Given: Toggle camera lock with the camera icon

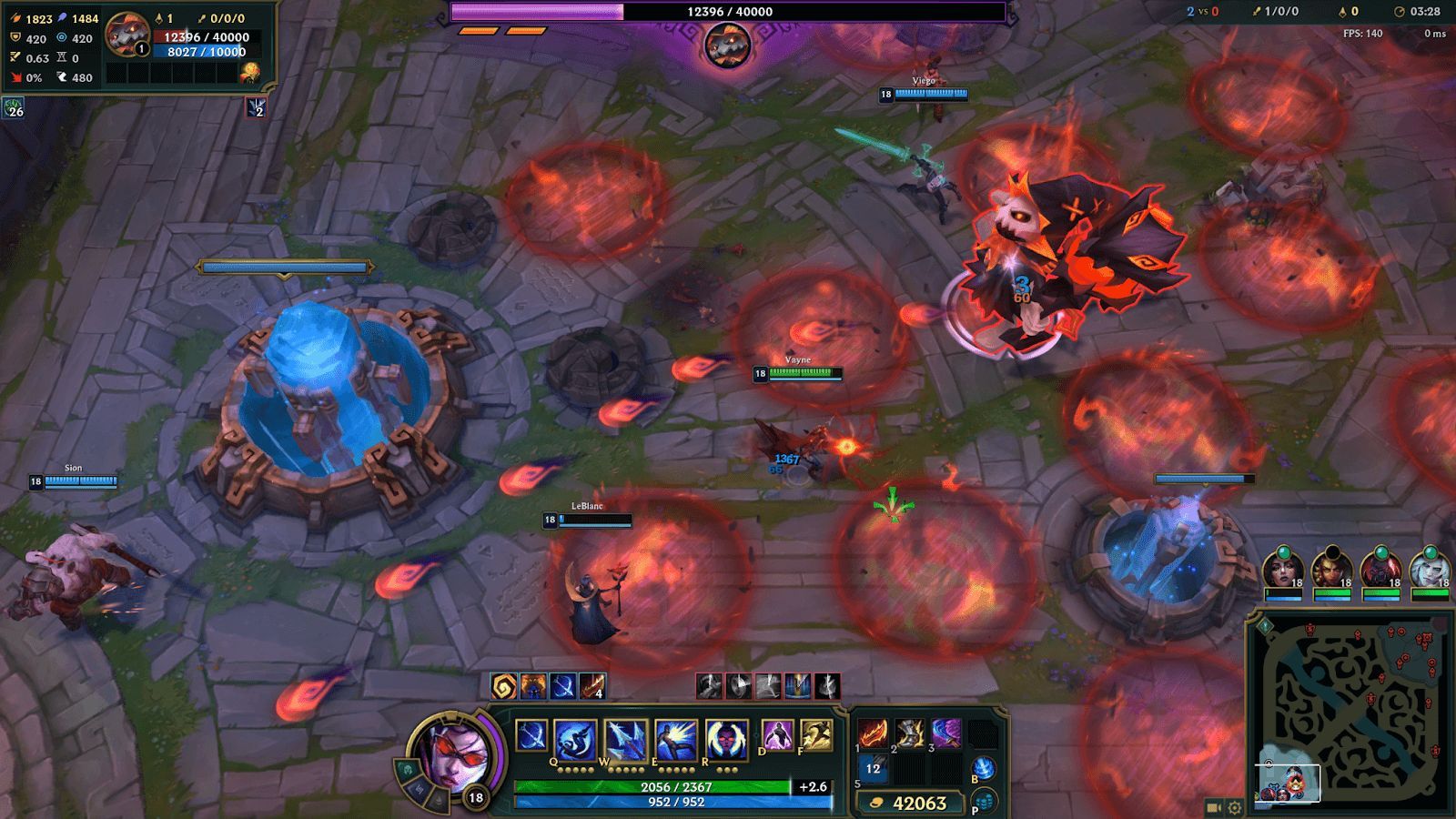Looking at the screenshot, I should point(1213,806).
